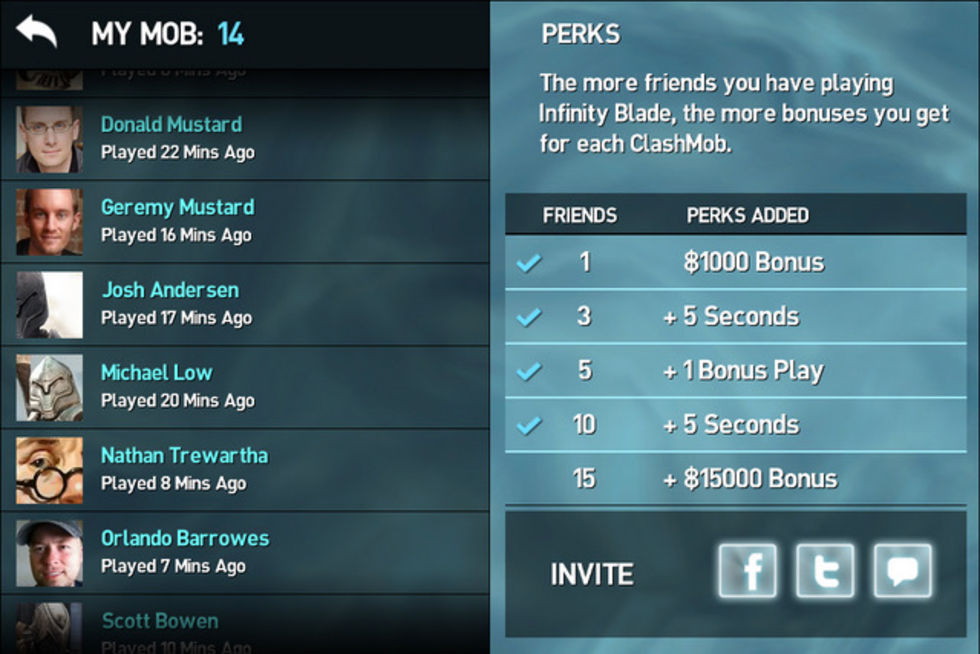Invite friends through Twitter

pos(825,571)
